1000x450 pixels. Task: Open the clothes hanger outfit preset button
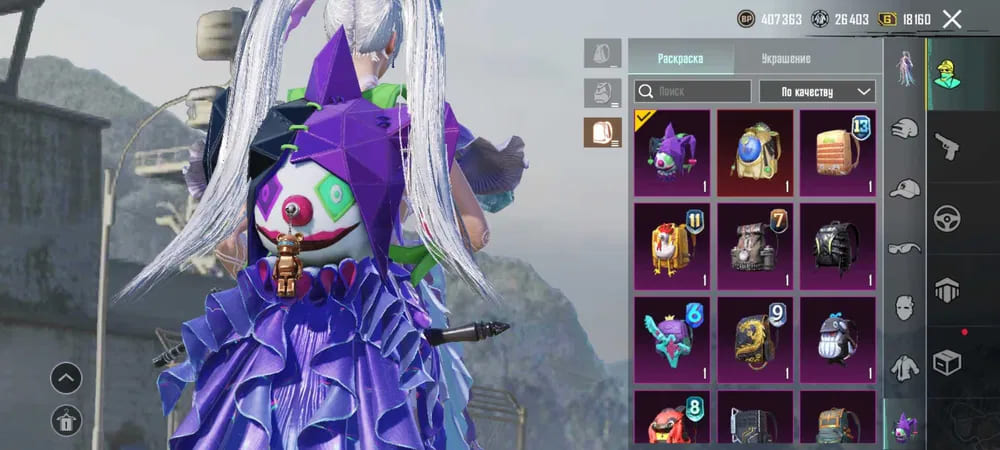tap(66, 421)
